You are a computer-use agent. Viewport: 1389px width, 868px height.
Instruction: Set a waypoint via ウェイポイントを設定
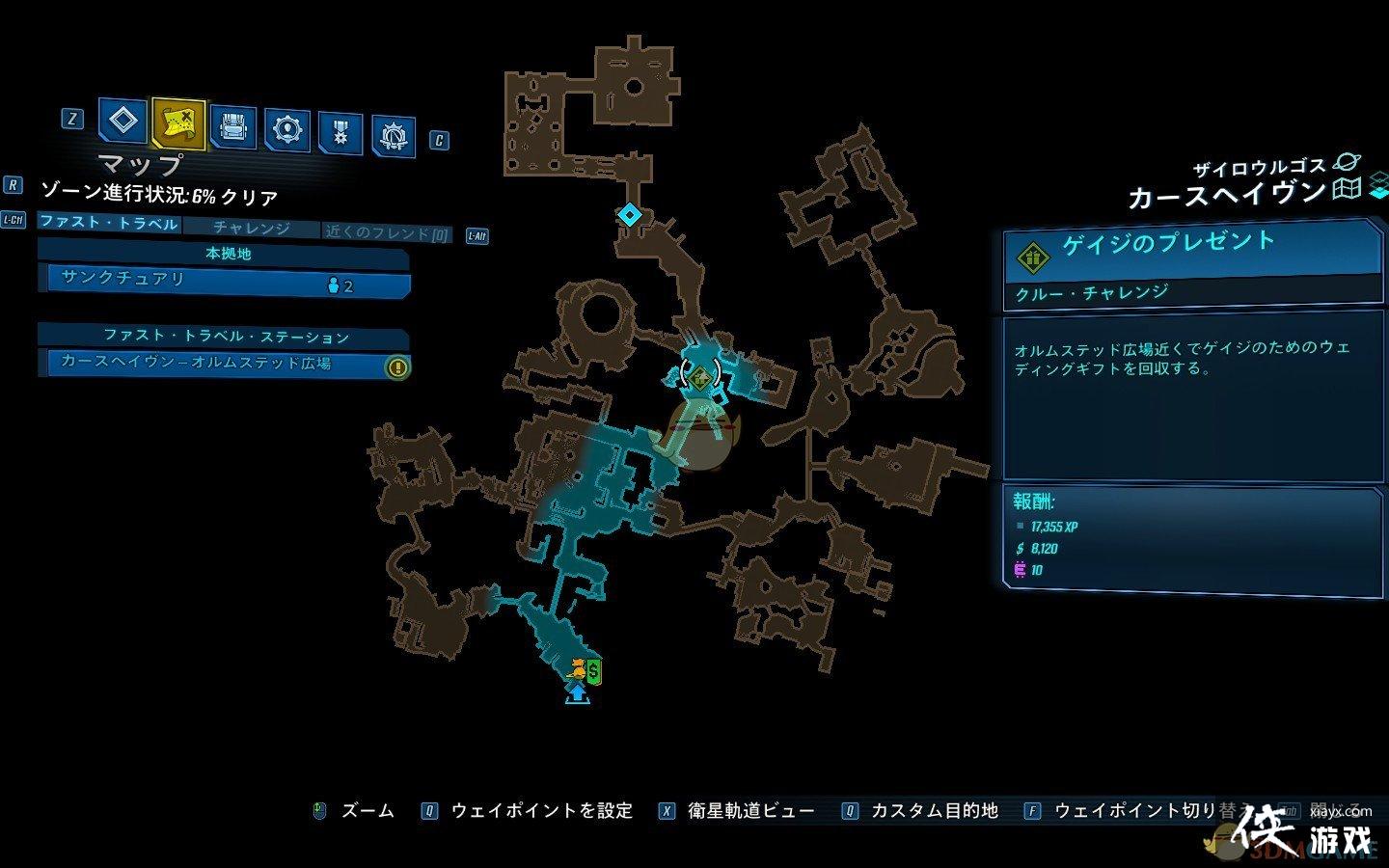tap(540, 810)
